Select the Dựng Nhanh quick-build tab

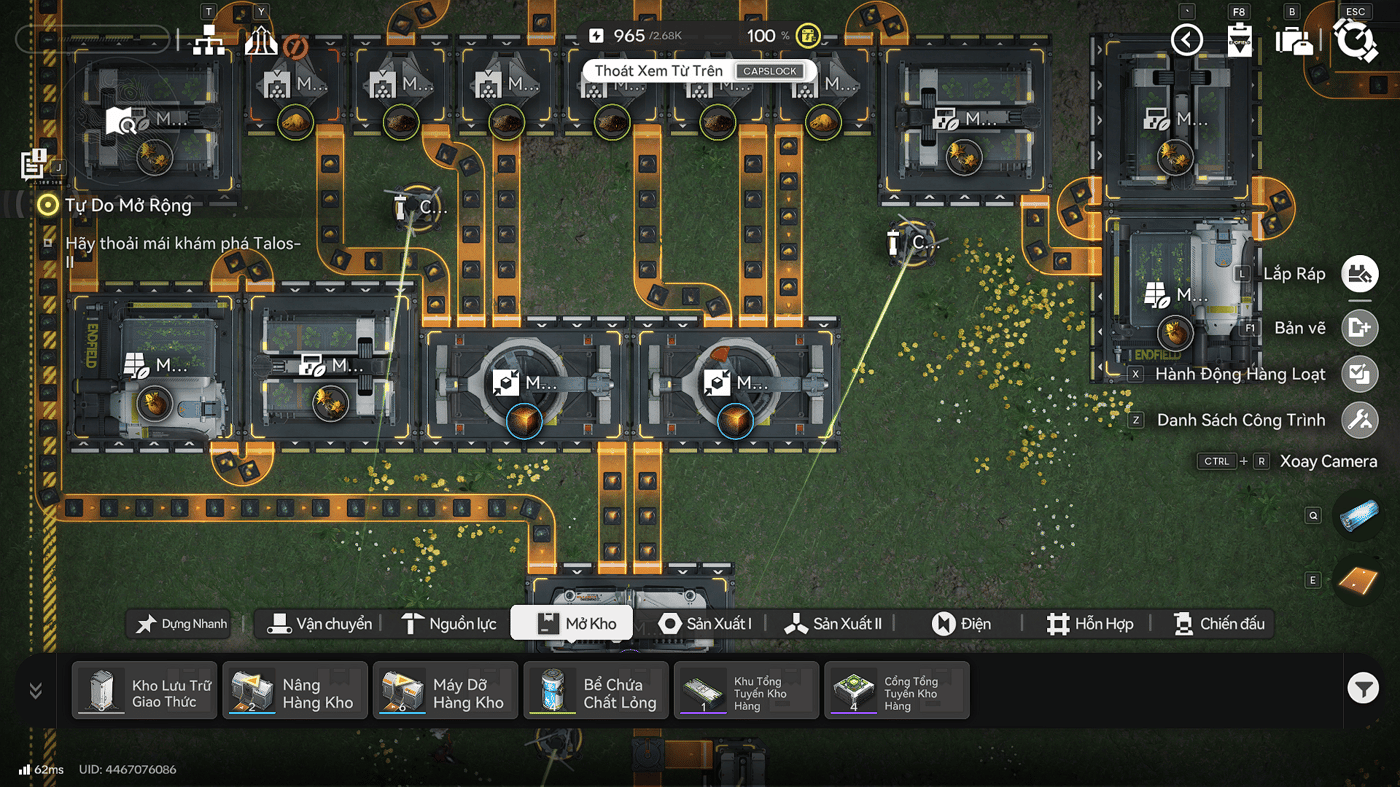pyautogui.click(x=183, y=624)
